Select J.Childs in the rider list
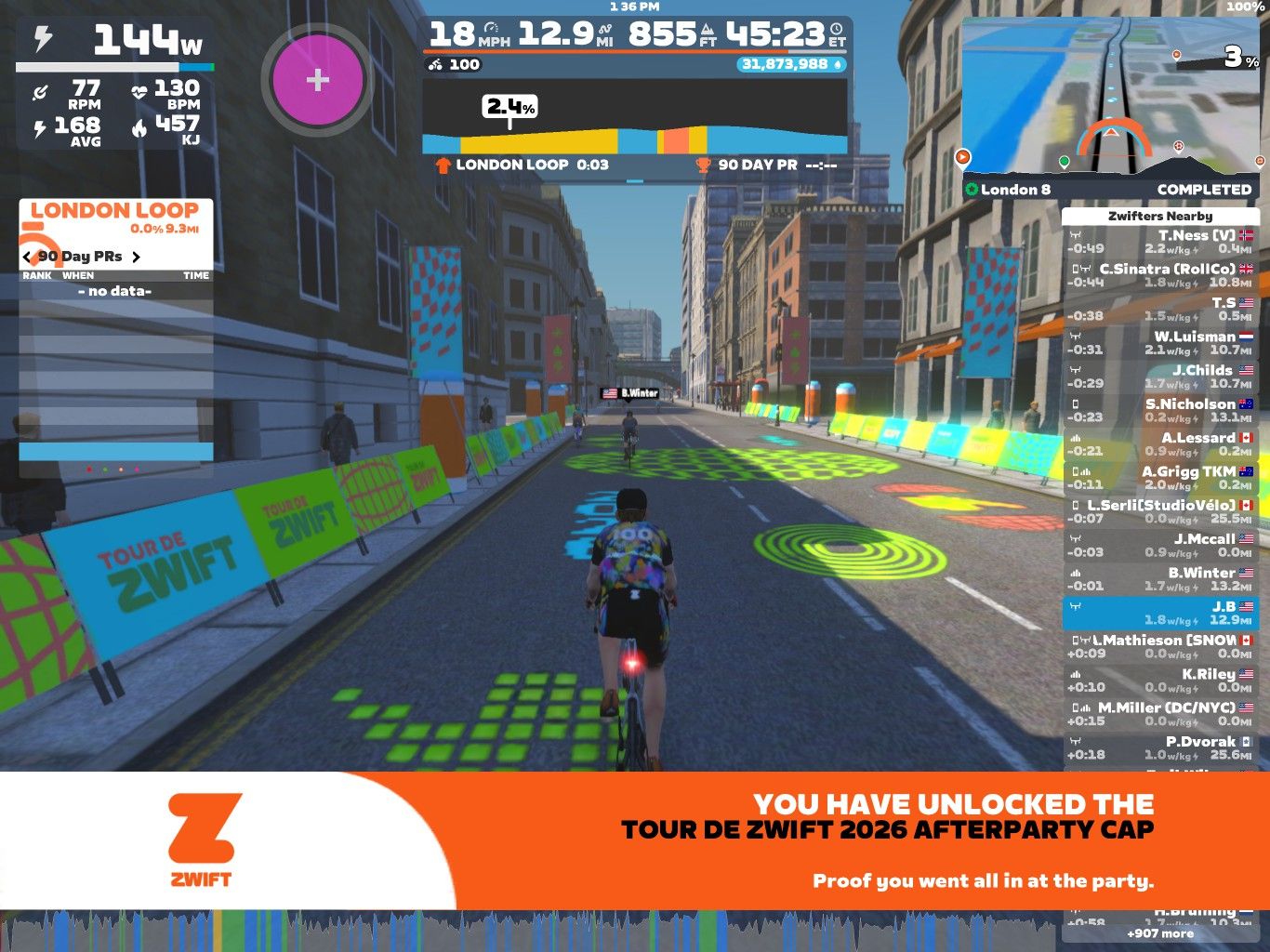This screenshot has width=1270, height=952. click(x=1159, y=377)
